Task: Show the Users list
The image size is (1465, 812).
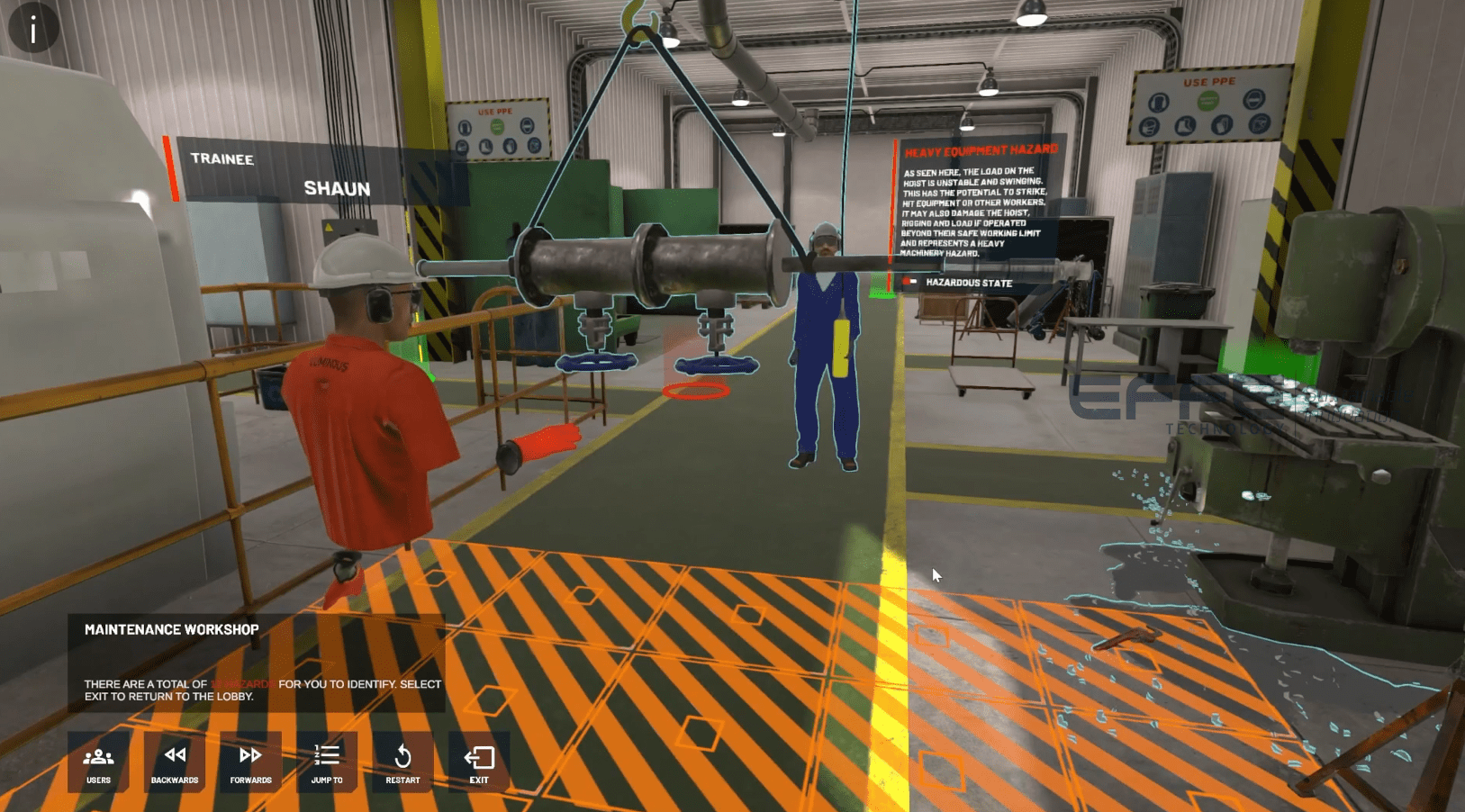Action: pyautogui.click(x=98, y=762)
